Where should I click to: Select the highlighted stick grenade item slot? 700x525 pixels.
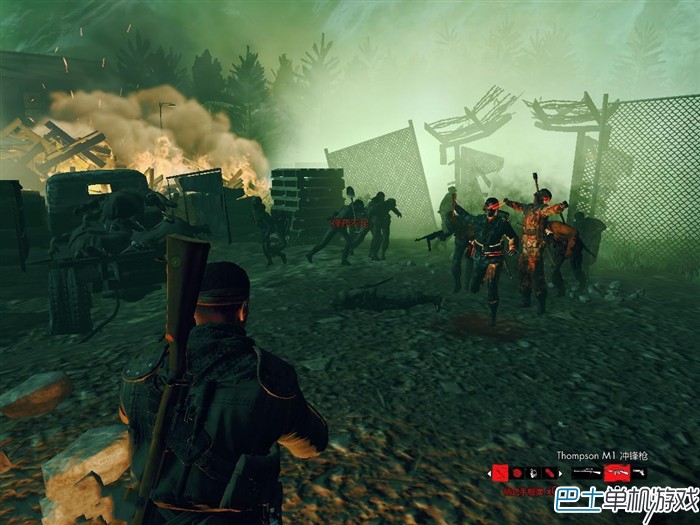point(499,472)
